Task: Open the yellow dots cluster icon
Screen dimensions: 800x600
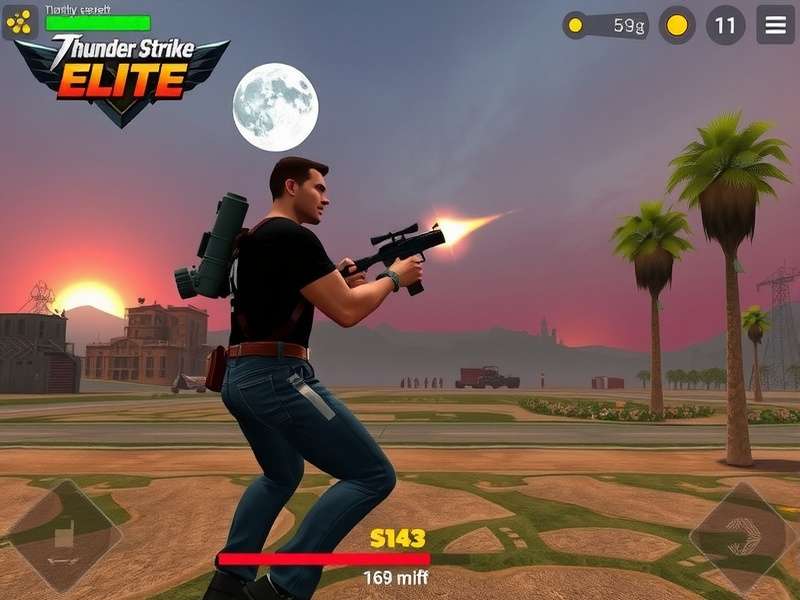Action: [x=20, y=22]
